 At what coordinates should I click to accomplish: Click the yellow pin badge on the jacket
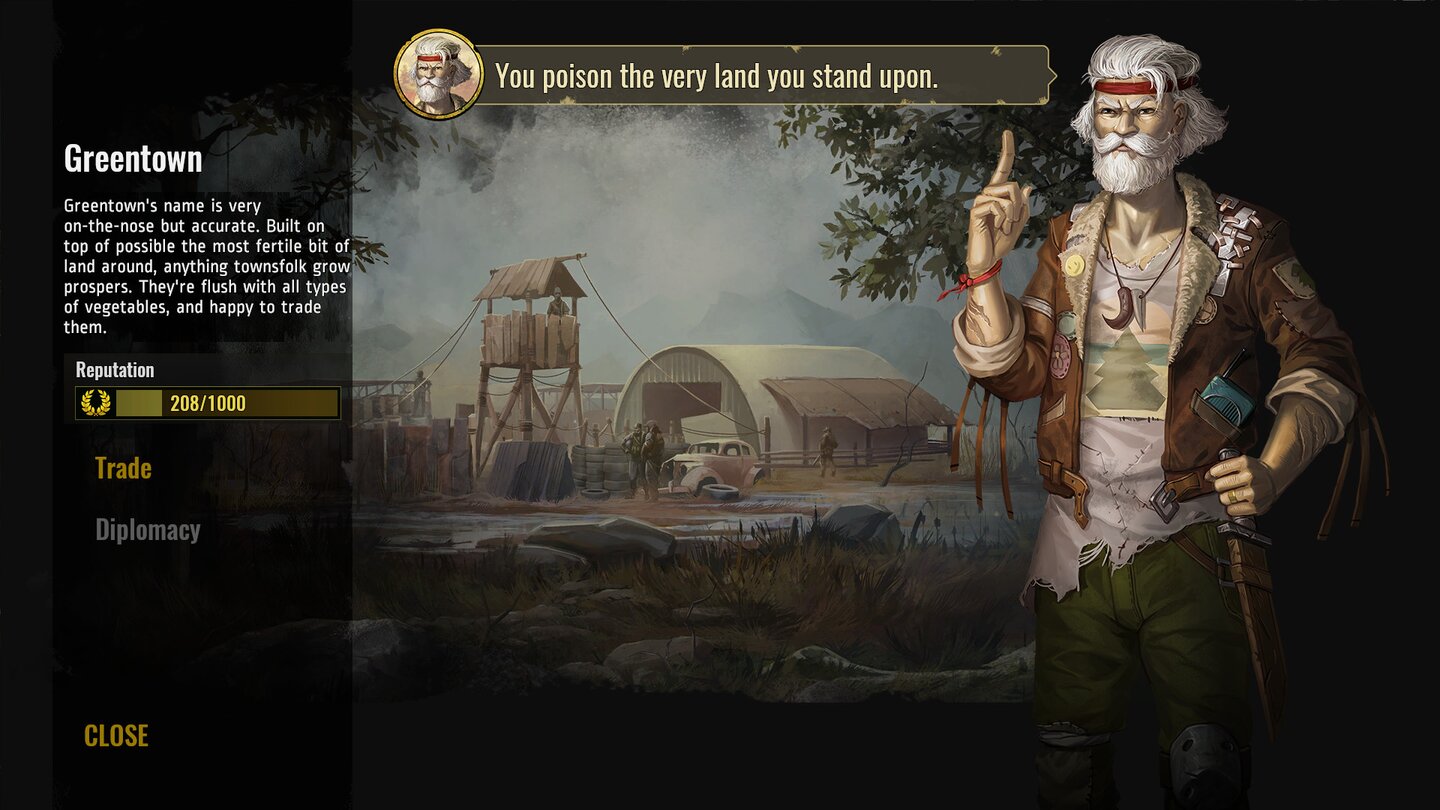[x=1075, y=267]
